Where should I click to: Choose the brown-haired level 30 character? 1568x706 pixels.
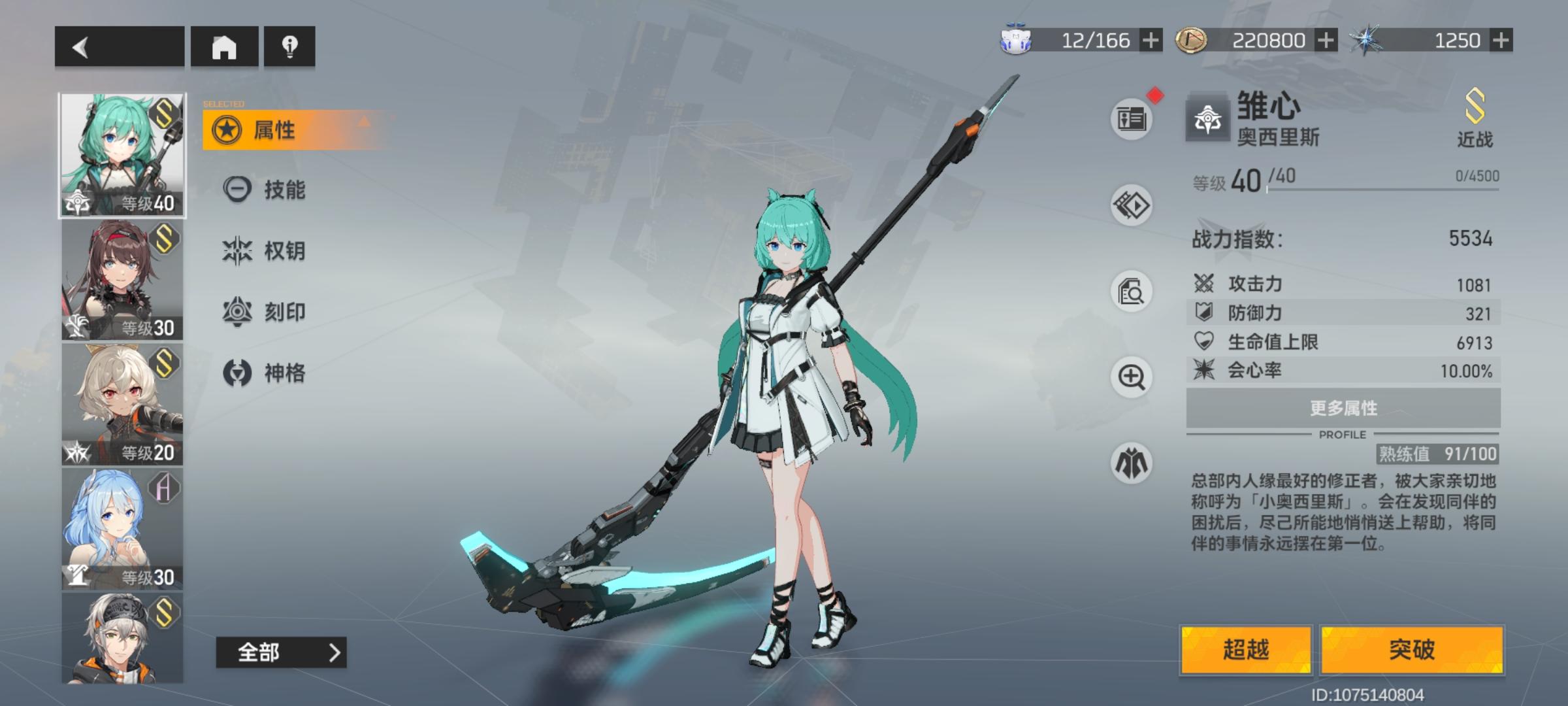pyautogui.click(x=122, y=280)
